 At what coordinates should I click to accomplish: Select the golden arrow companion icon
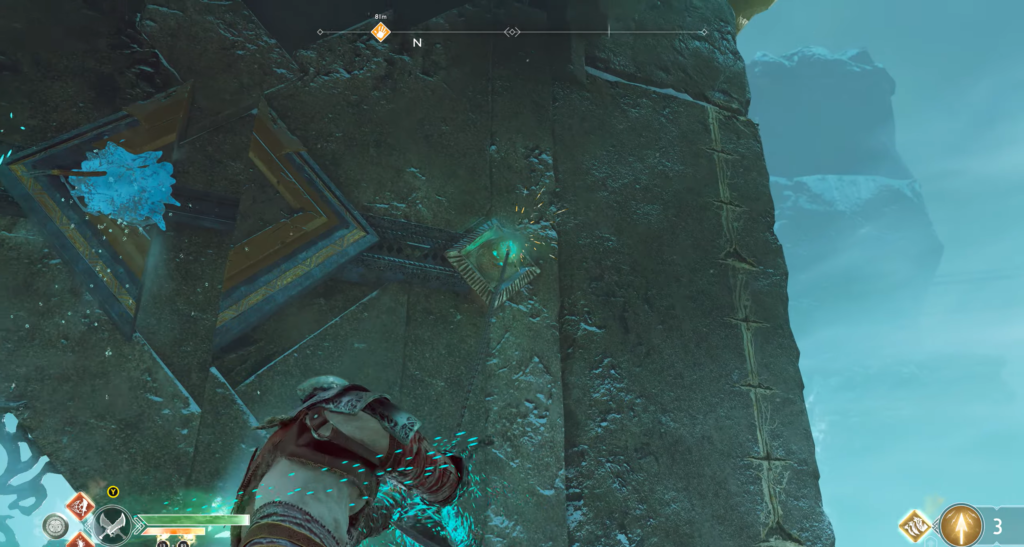(961, 524)
